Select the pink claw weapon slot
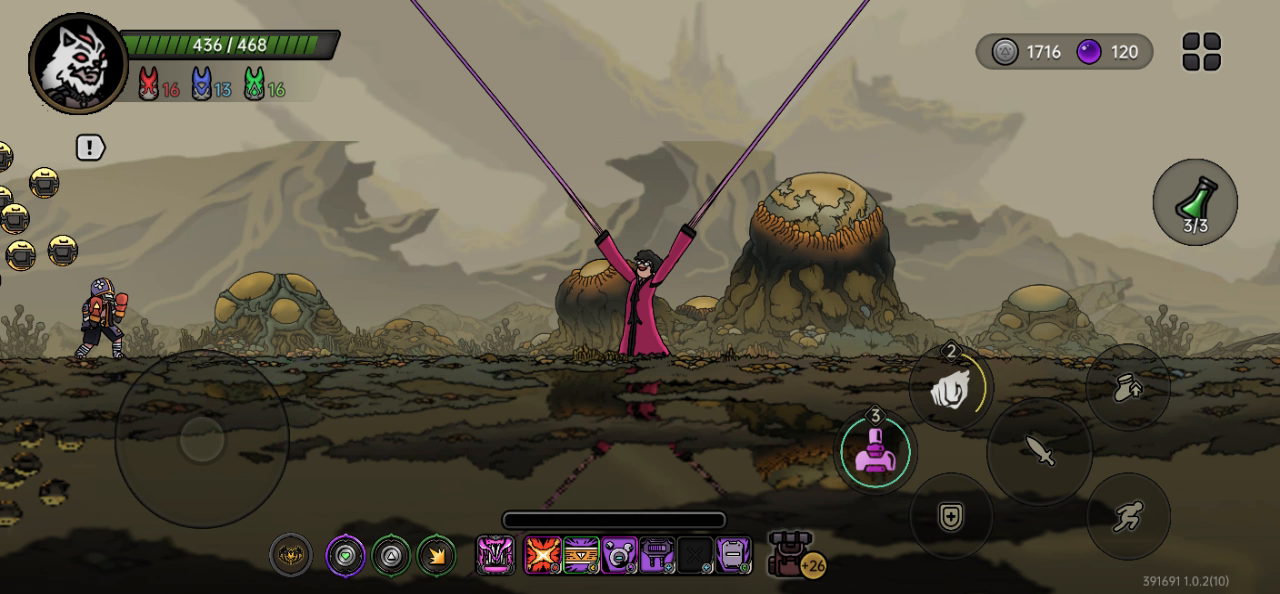The image size is (1280, 594). click(495, 554)
